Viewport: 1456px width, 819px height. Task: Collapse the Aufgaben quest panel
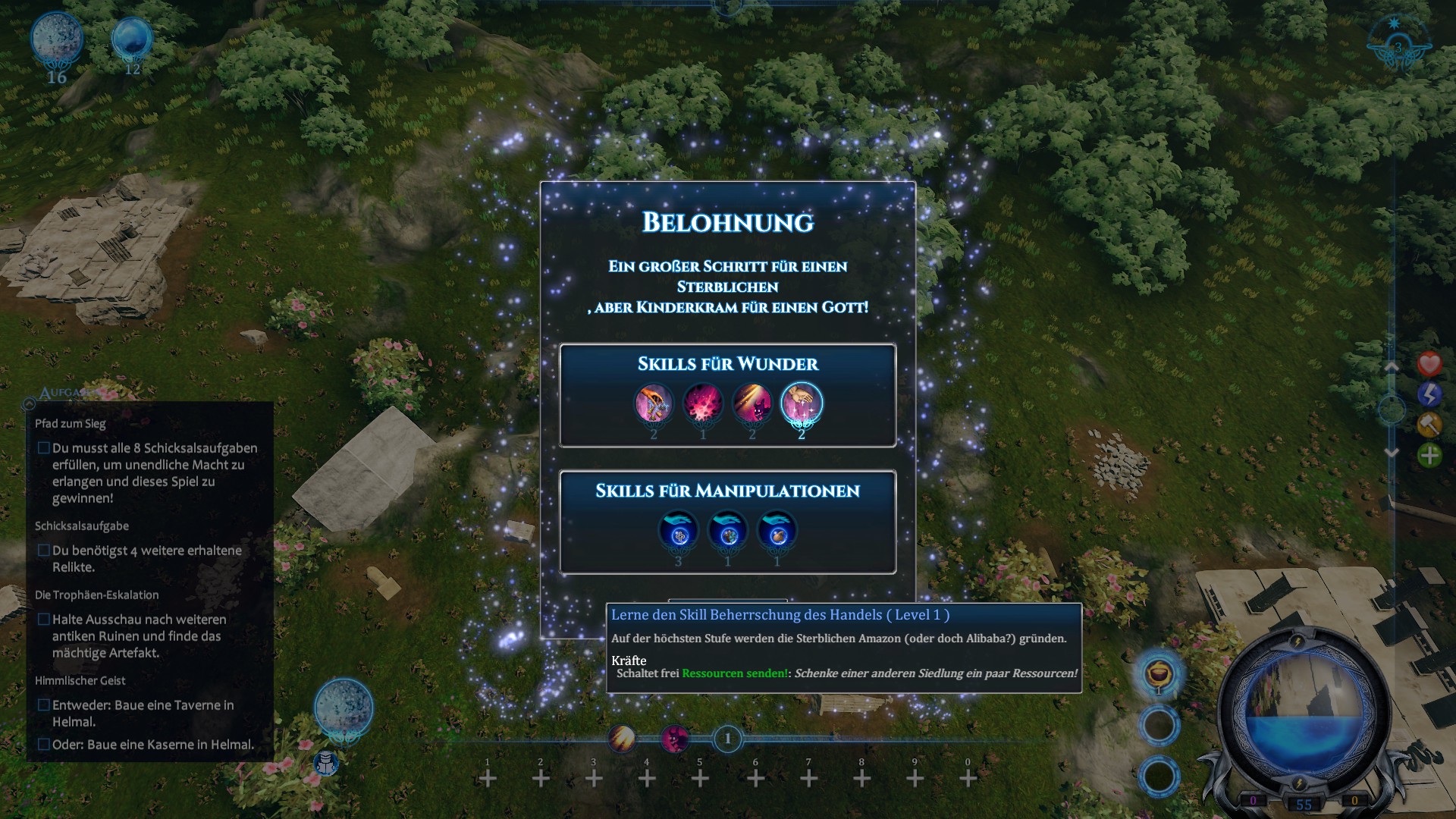[30, 403]
